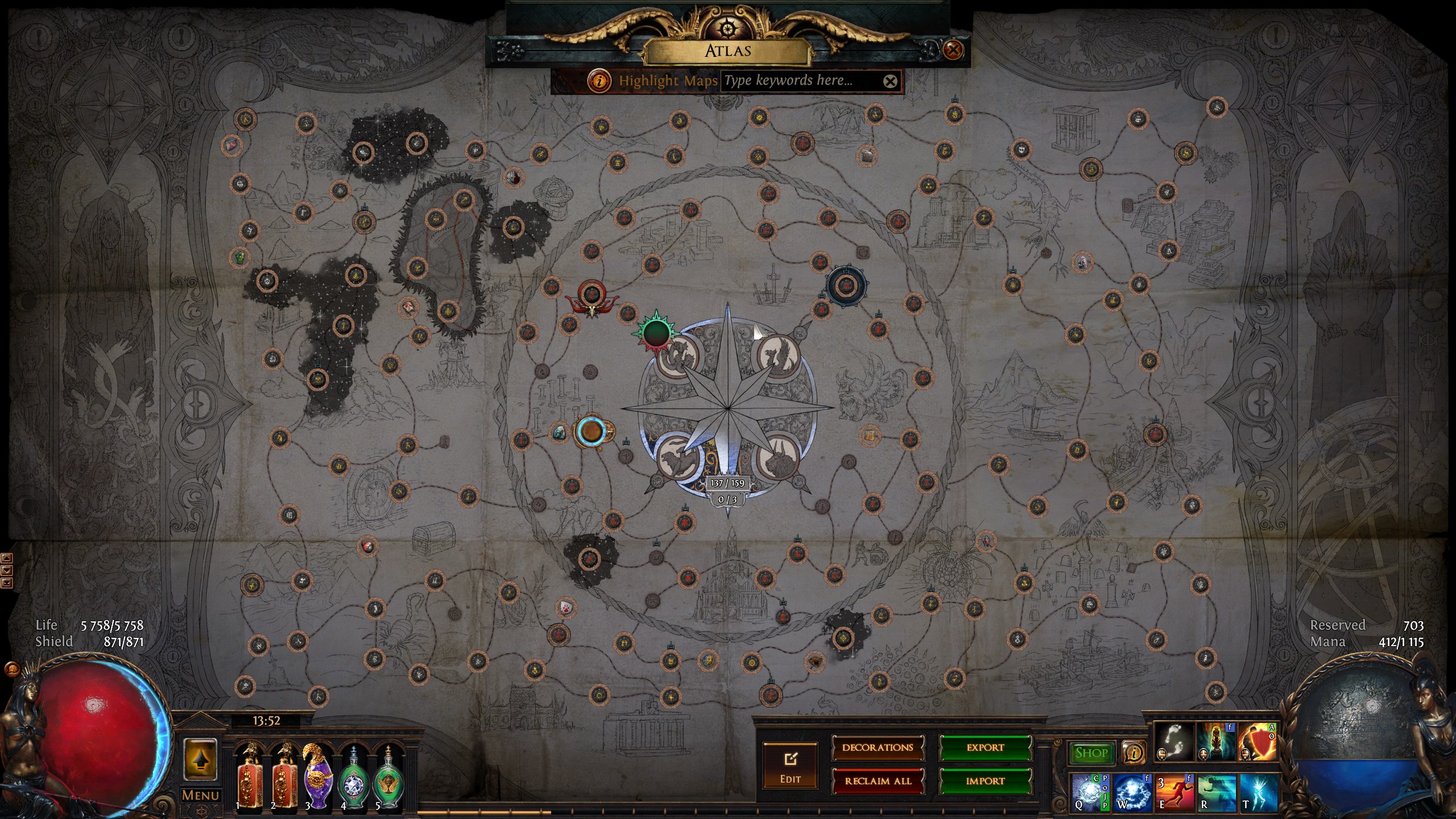Use the green winged flask in slot 5

pyautogui.click(x=388, y=776)
